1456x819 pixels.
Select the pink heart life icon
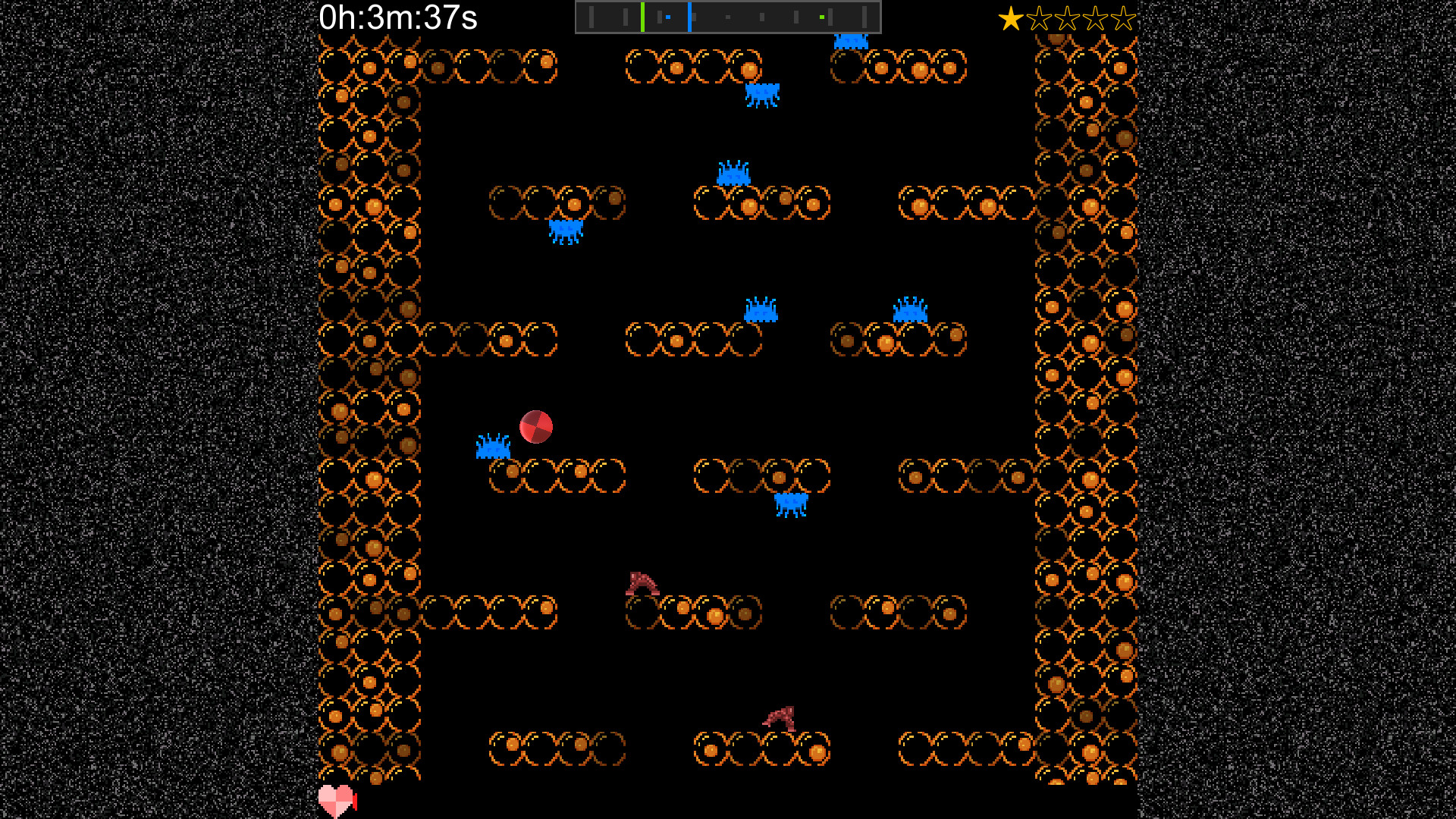336,799
